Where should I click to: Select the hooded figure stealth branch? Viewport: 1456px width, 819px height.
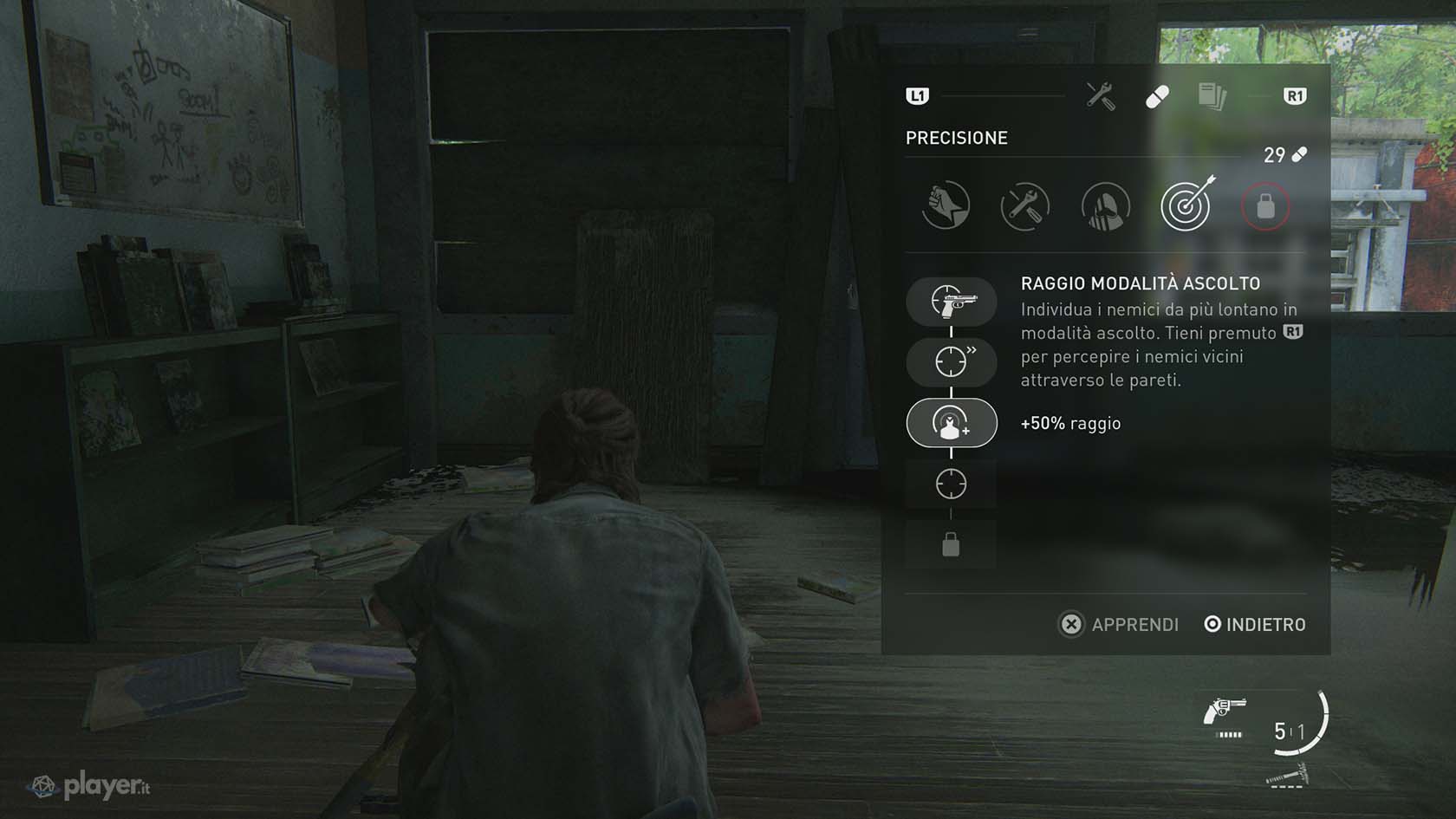click(x=1105, y=206)
